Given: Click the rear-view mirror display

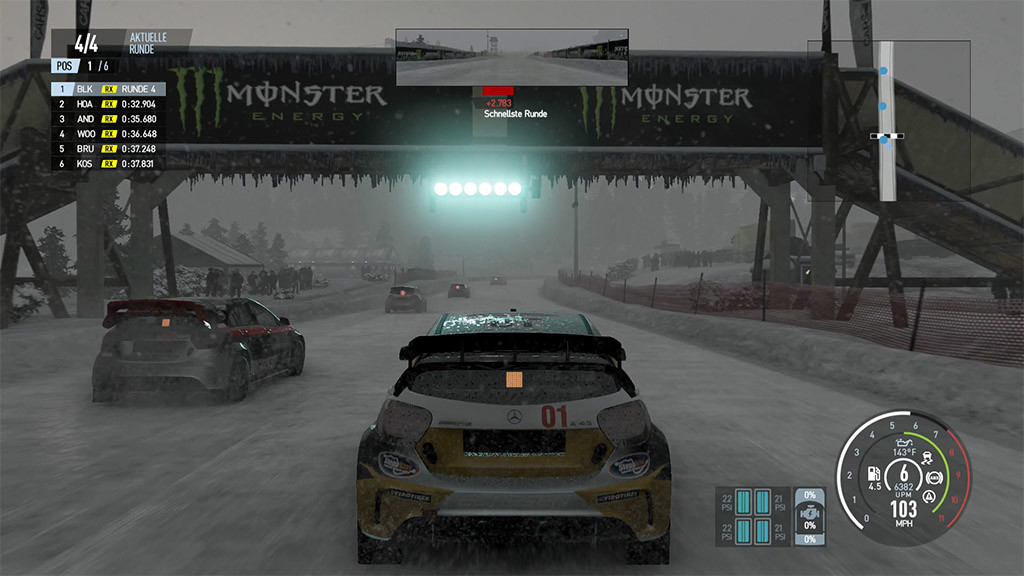Looking at the screenshot, I should click(512, 57).
